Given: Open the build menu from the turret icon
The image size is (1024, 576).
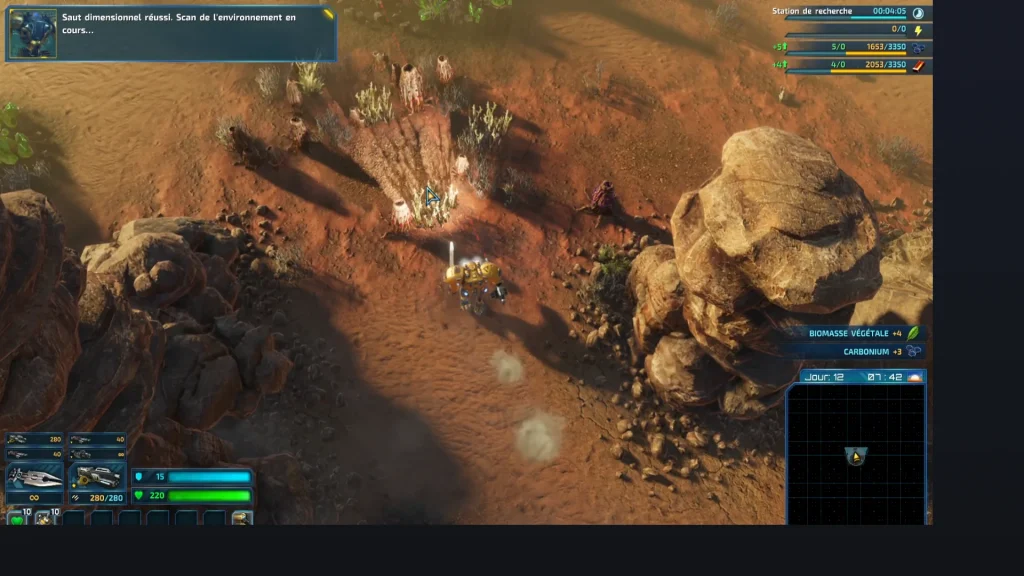Looking at the screenshot, I should [242, 517].
